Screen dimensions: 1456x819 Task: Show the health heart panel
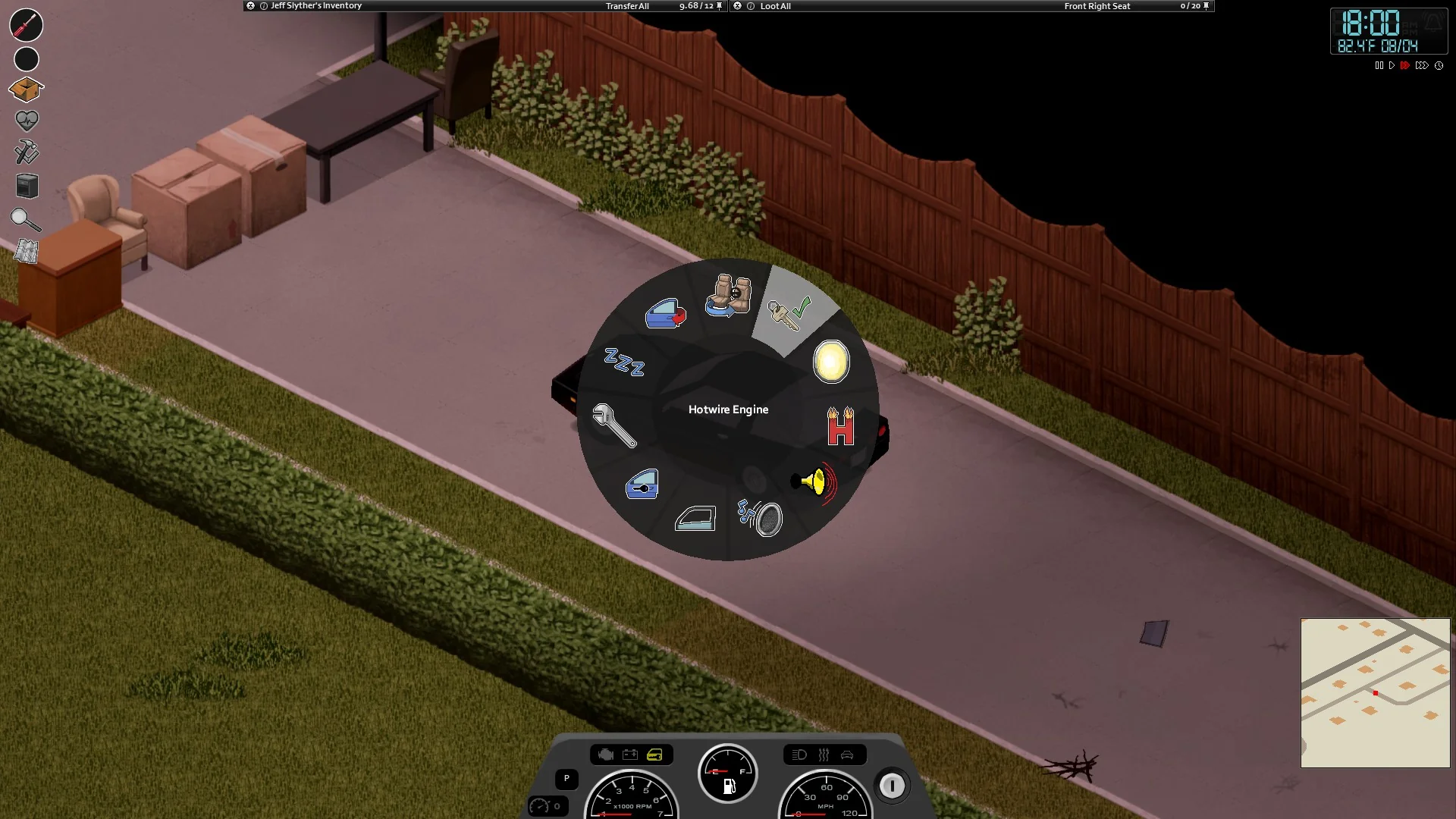(27, 121)
